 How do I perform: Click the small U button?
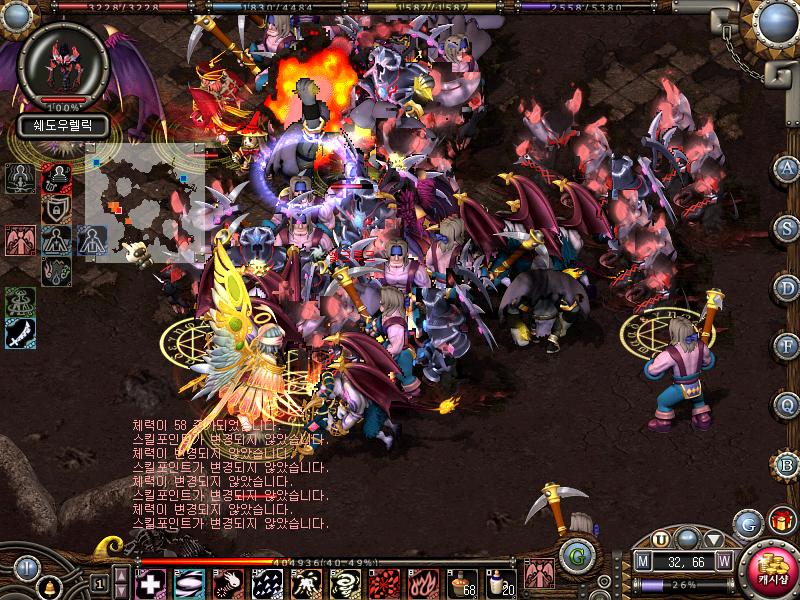pos(661,539)
